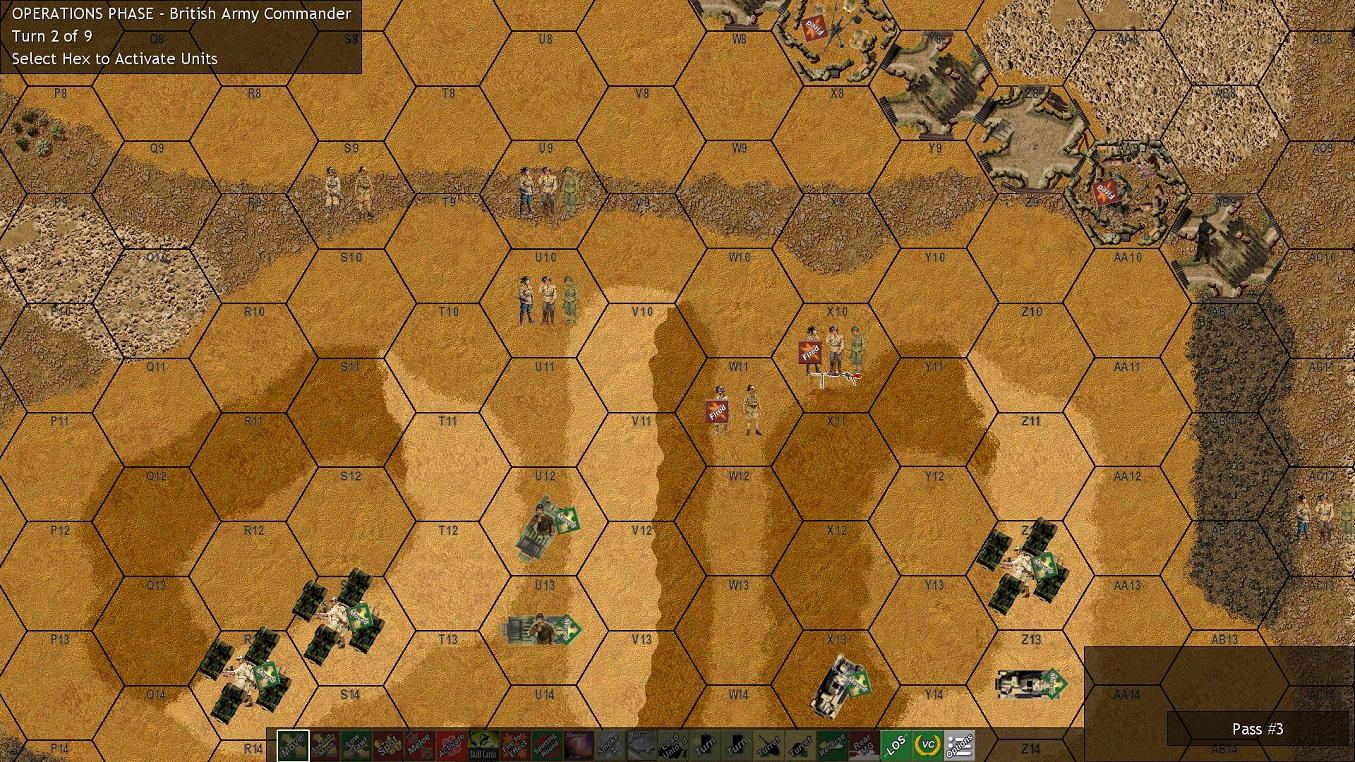Image resolution: width=1355 pixels, height=762 pixels.
Task: Fire a Spotting Round
Action: [545, 744]
